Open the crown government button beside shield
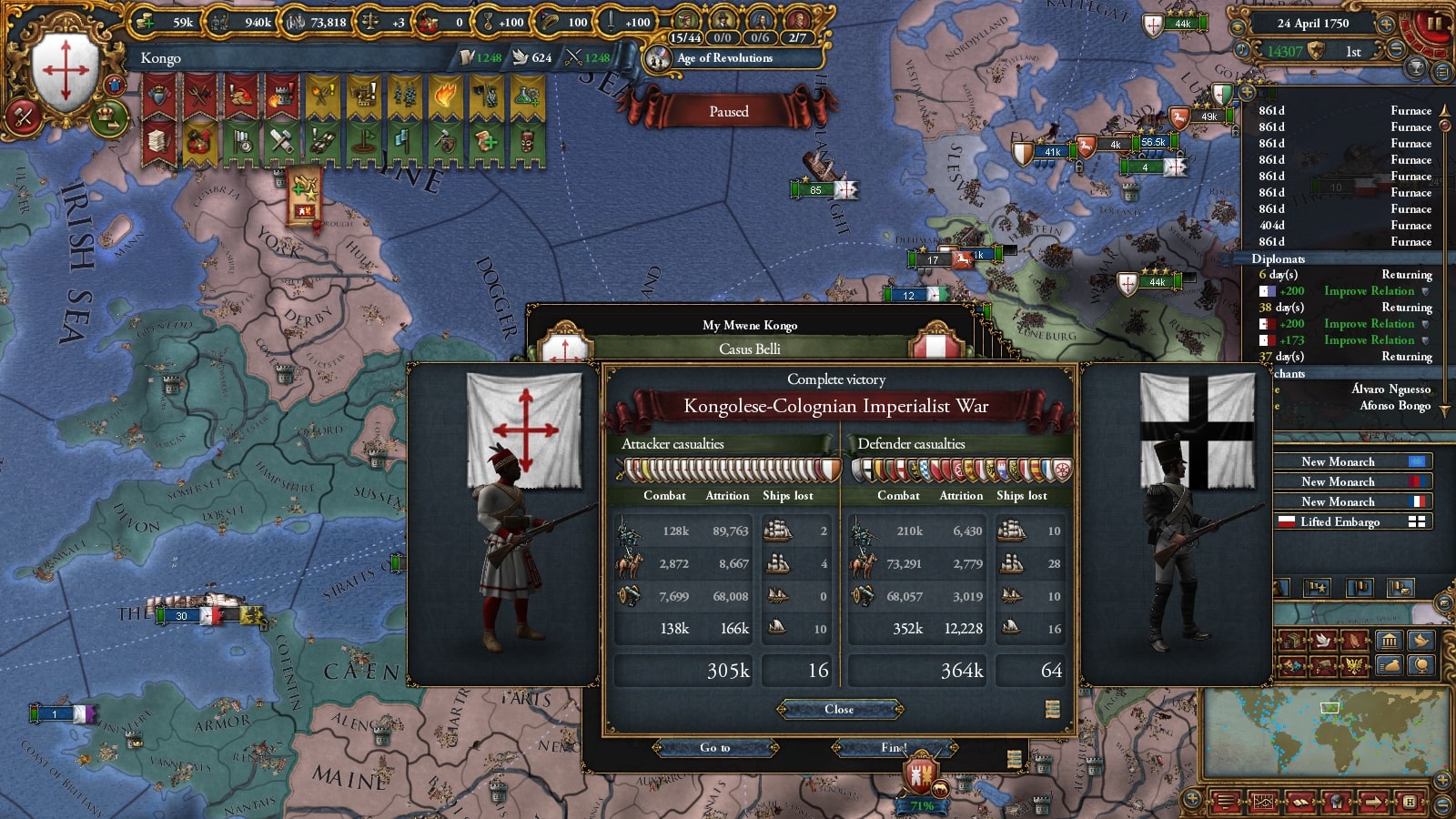This screenshot has height=819, width=1456. (x=108, y=116)
